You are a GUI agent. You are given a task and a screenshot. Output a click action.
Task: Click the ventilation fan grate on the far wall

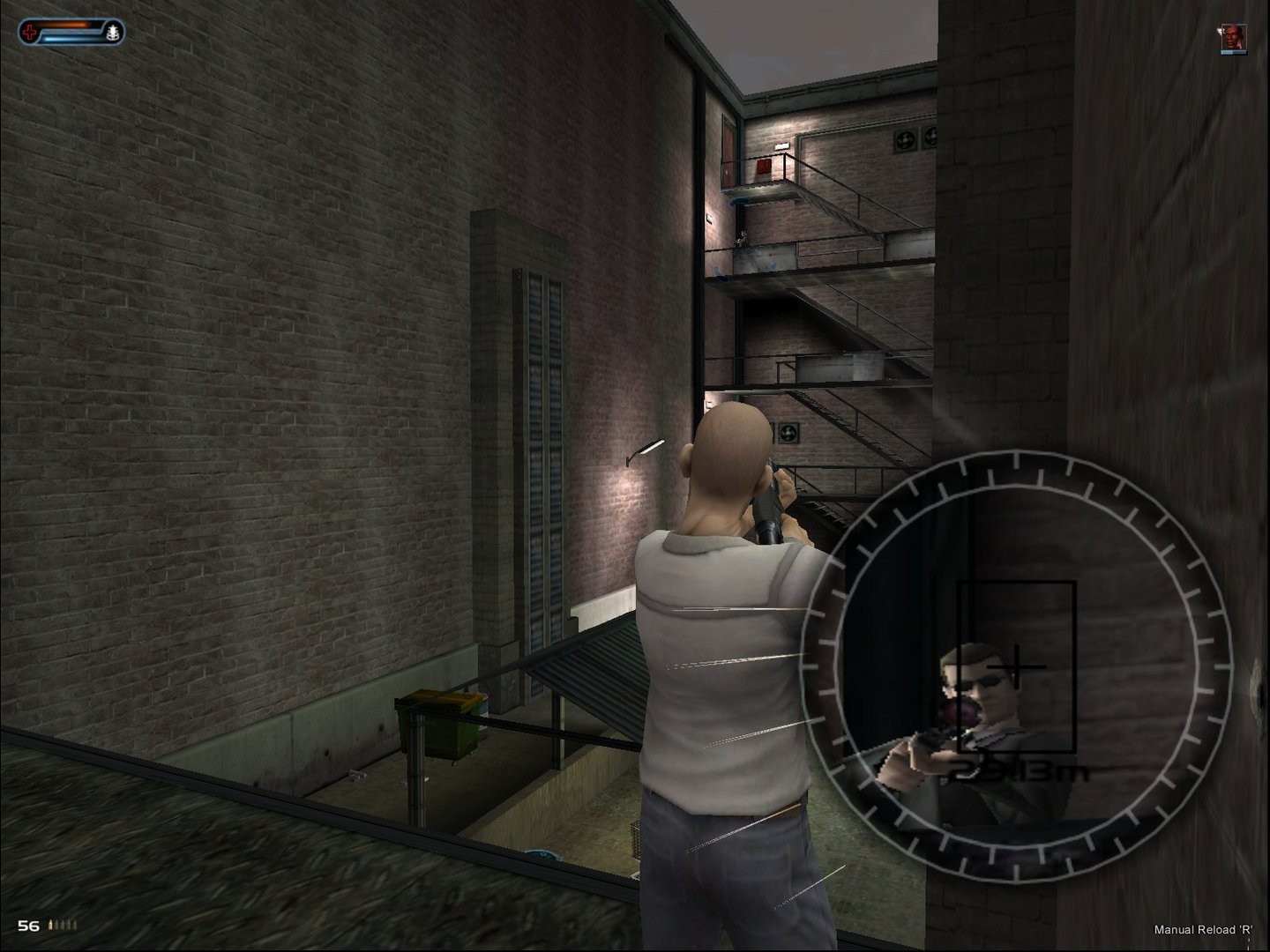[905, 139]
